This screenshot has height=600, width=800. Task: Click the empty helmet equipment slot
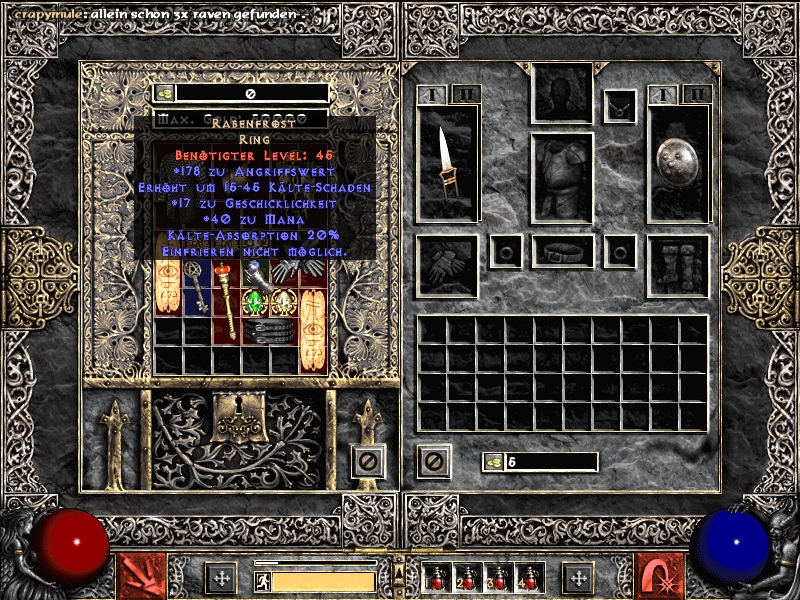click(562, 96)
